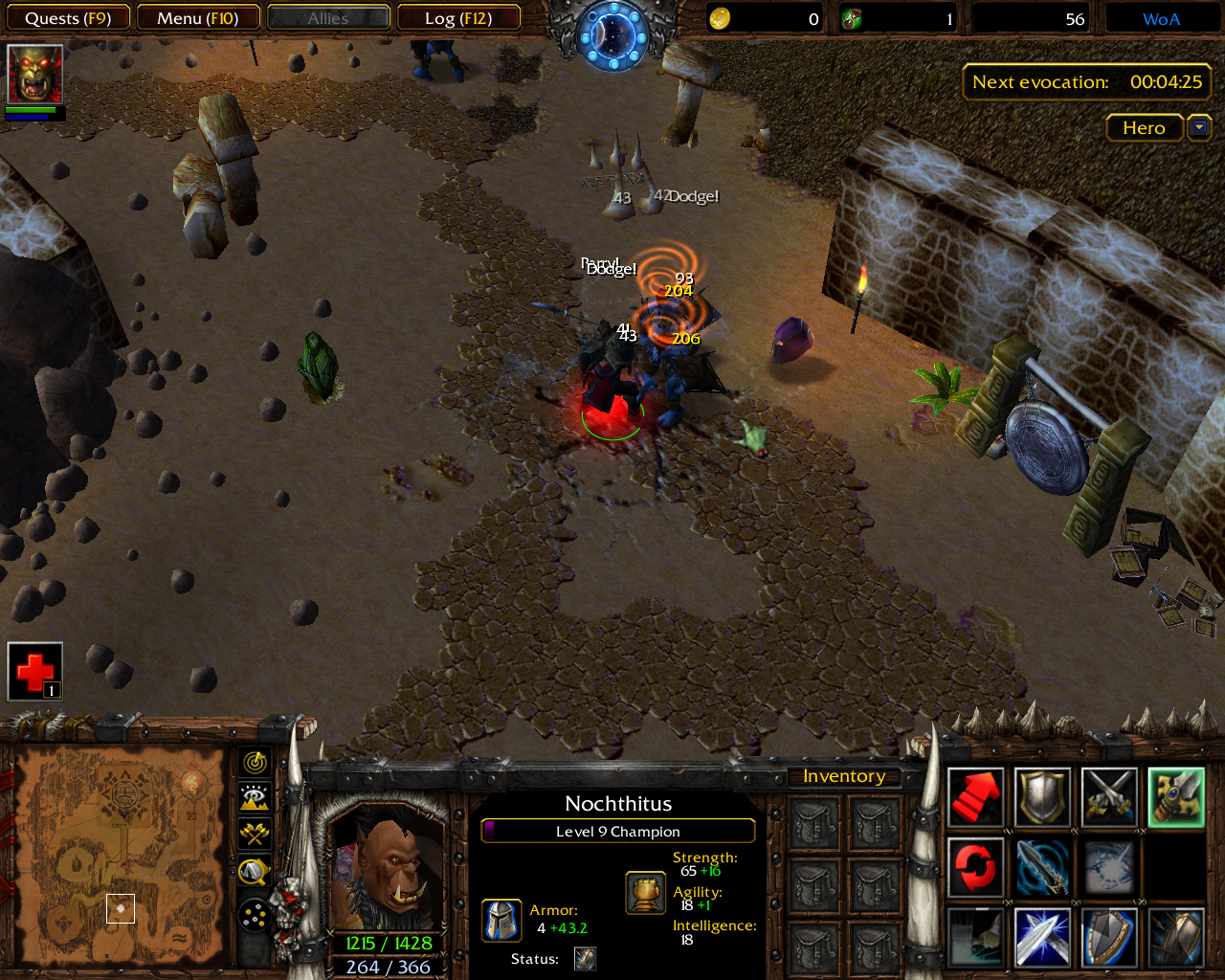This screenshot has height=980, width=1225.
Task: Activate the silver shield hold command
Action: click(x=1042, y=797)
